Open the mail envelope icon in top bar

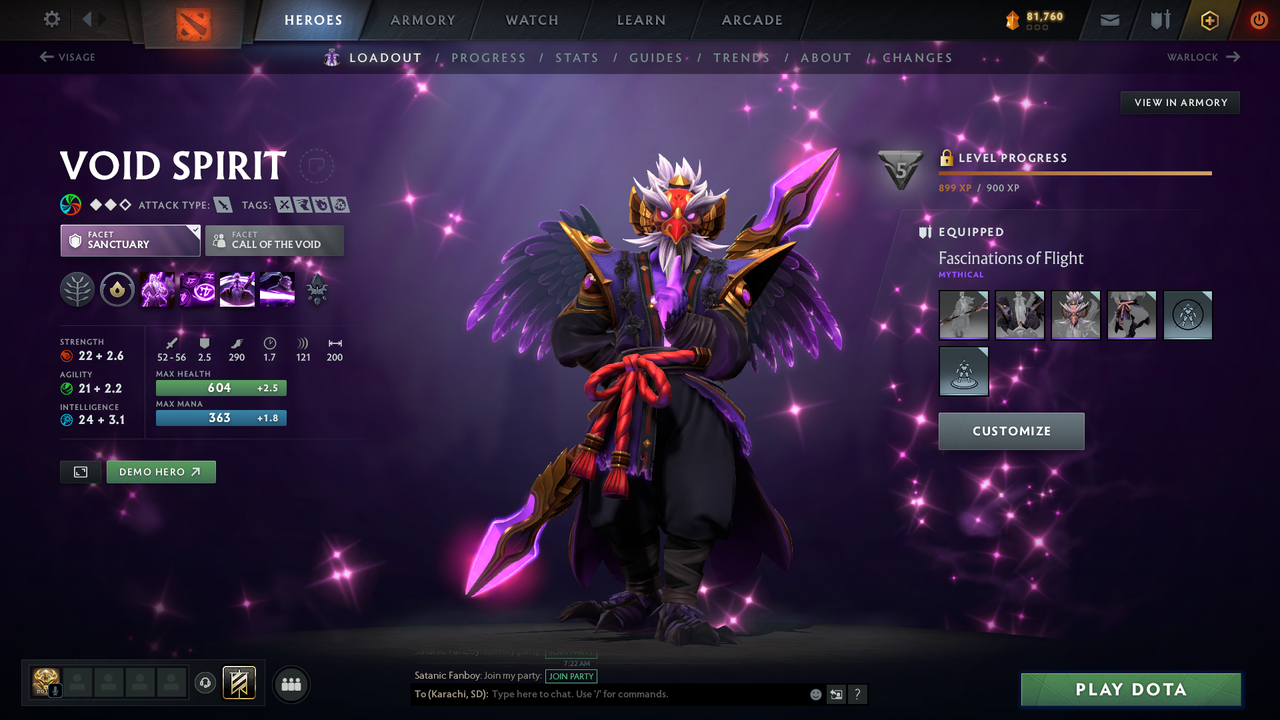click(1109, 19)
